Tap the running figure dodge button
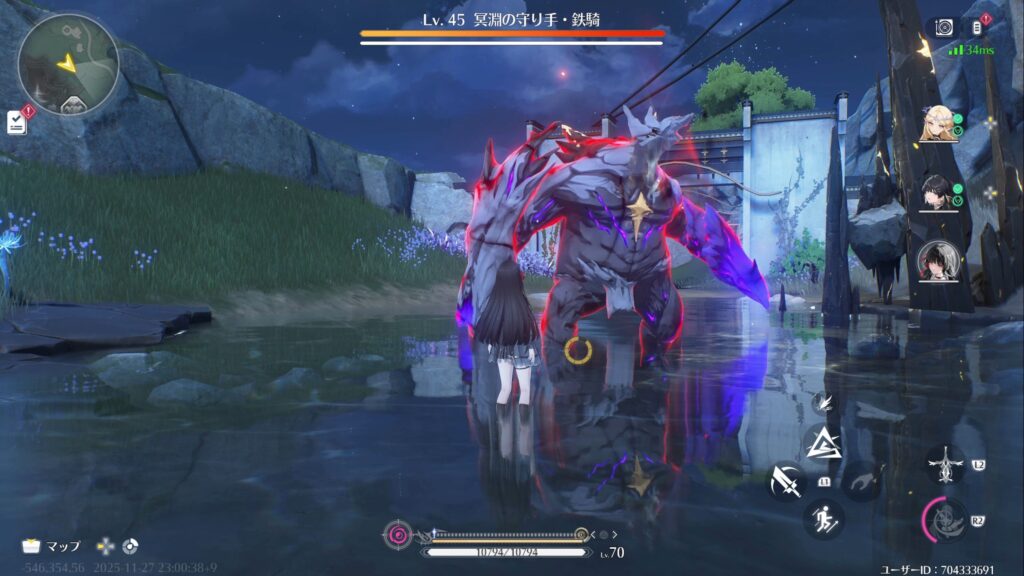Image resolution: width=1024 pixels, height=576 pixels. 823,518
